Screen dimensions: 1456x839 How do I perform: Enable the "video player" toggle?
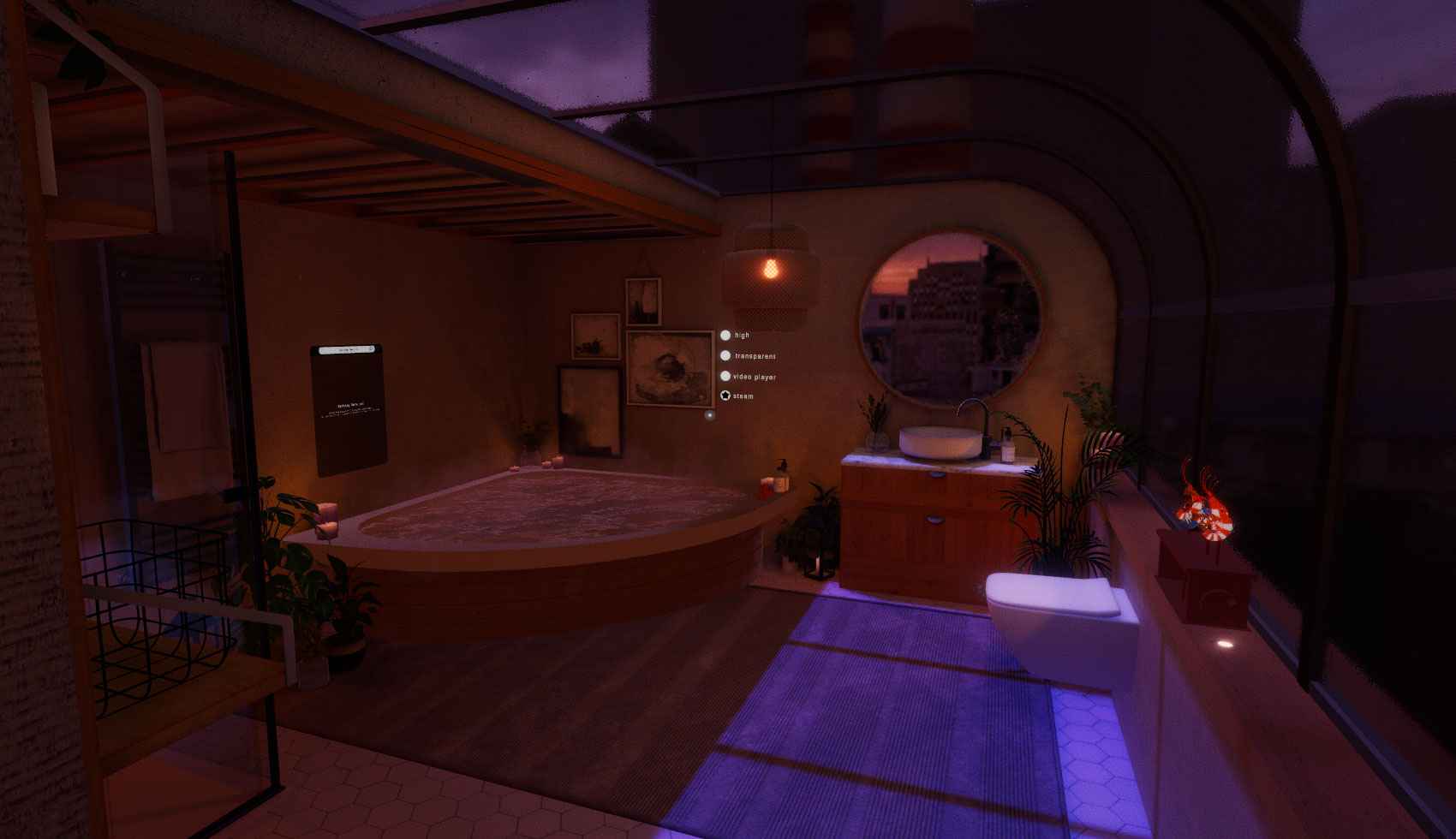coord(725,377)
